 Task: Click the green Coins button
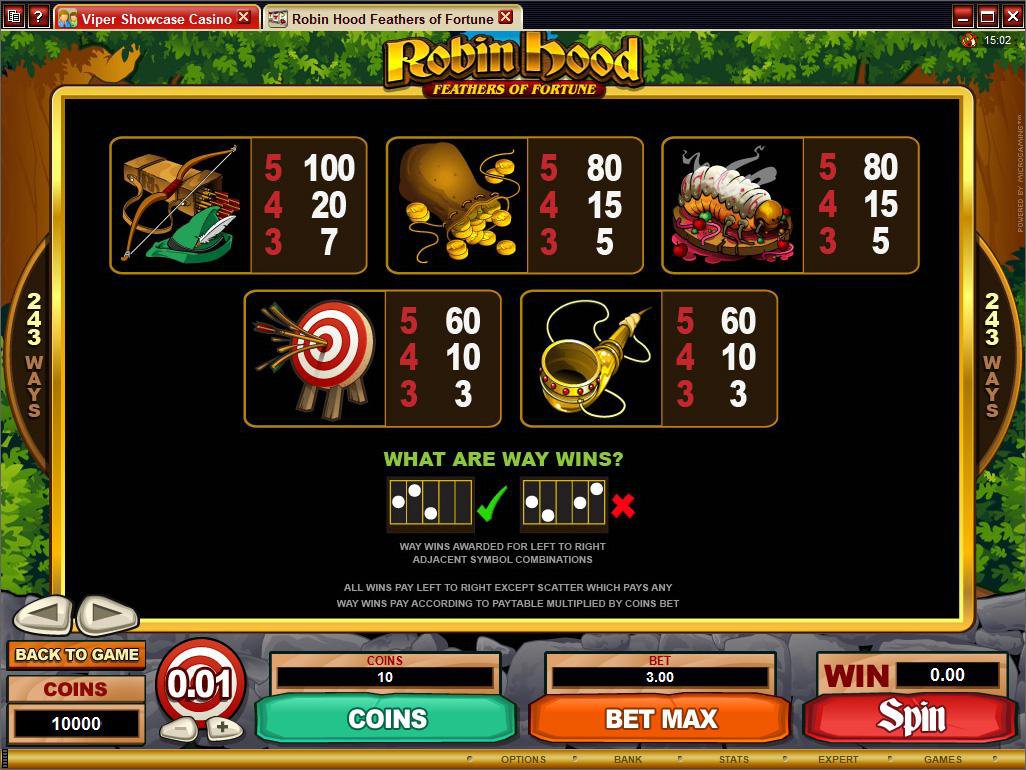coord(387,718)
